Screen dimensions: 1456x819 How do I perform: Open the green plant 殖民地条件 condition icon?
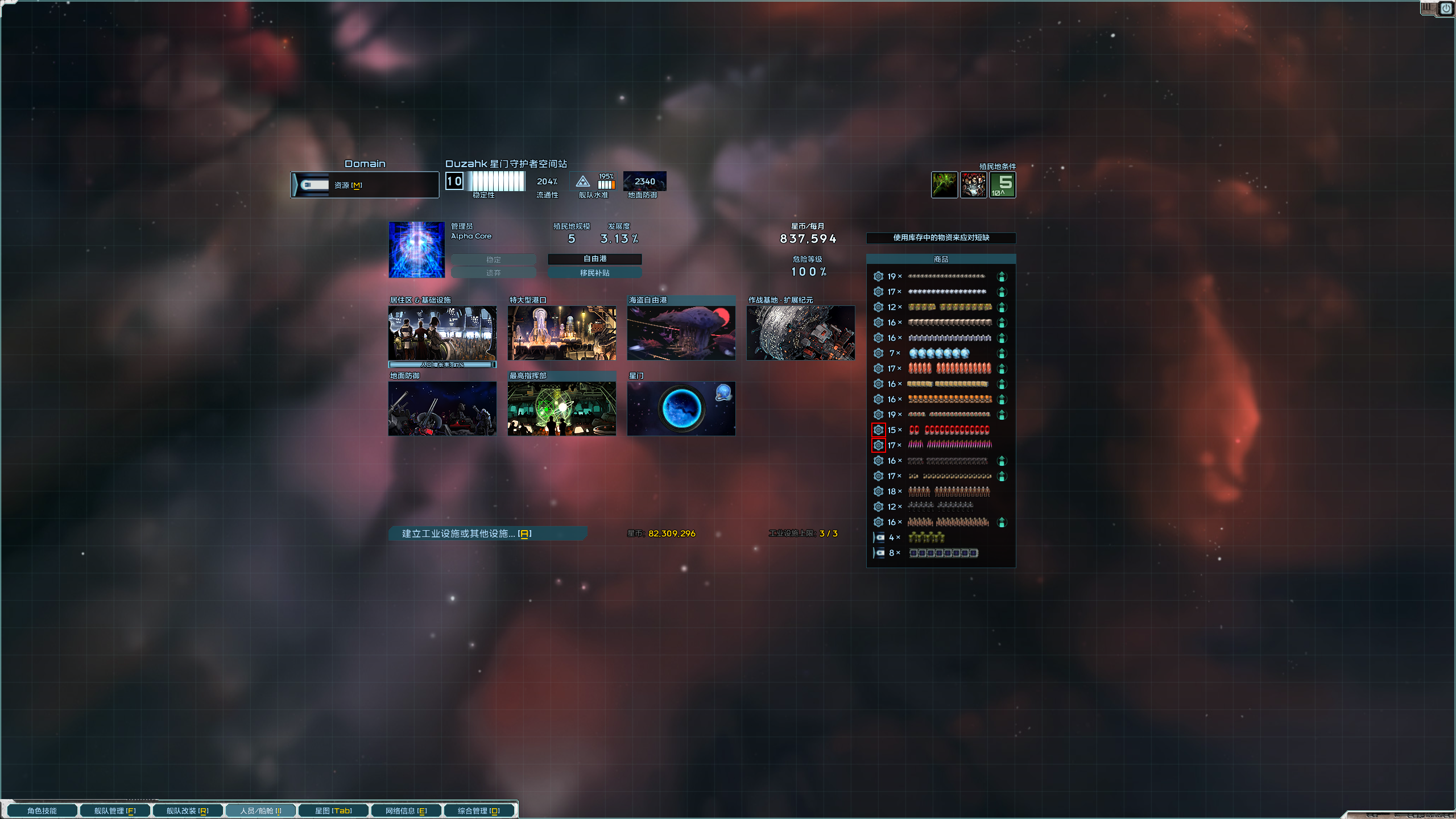point(945,185)
